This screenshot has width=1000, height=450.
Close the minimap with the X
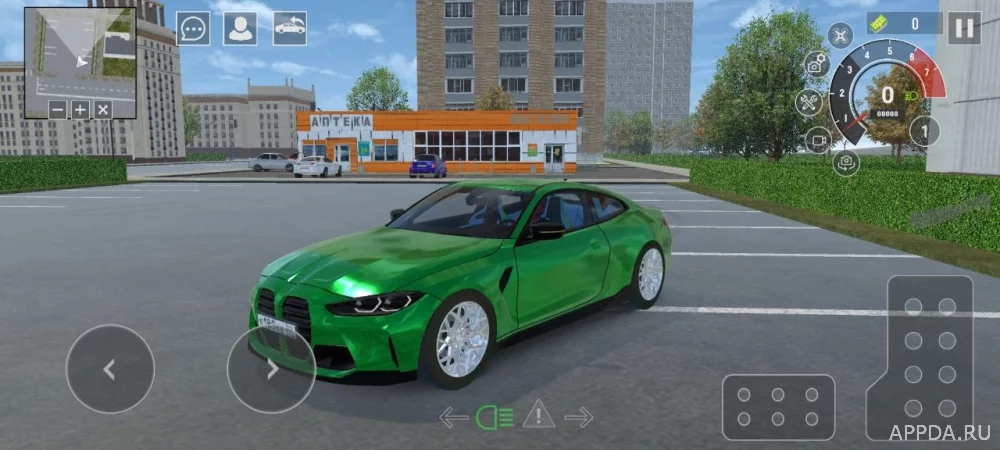coord(103,109)
